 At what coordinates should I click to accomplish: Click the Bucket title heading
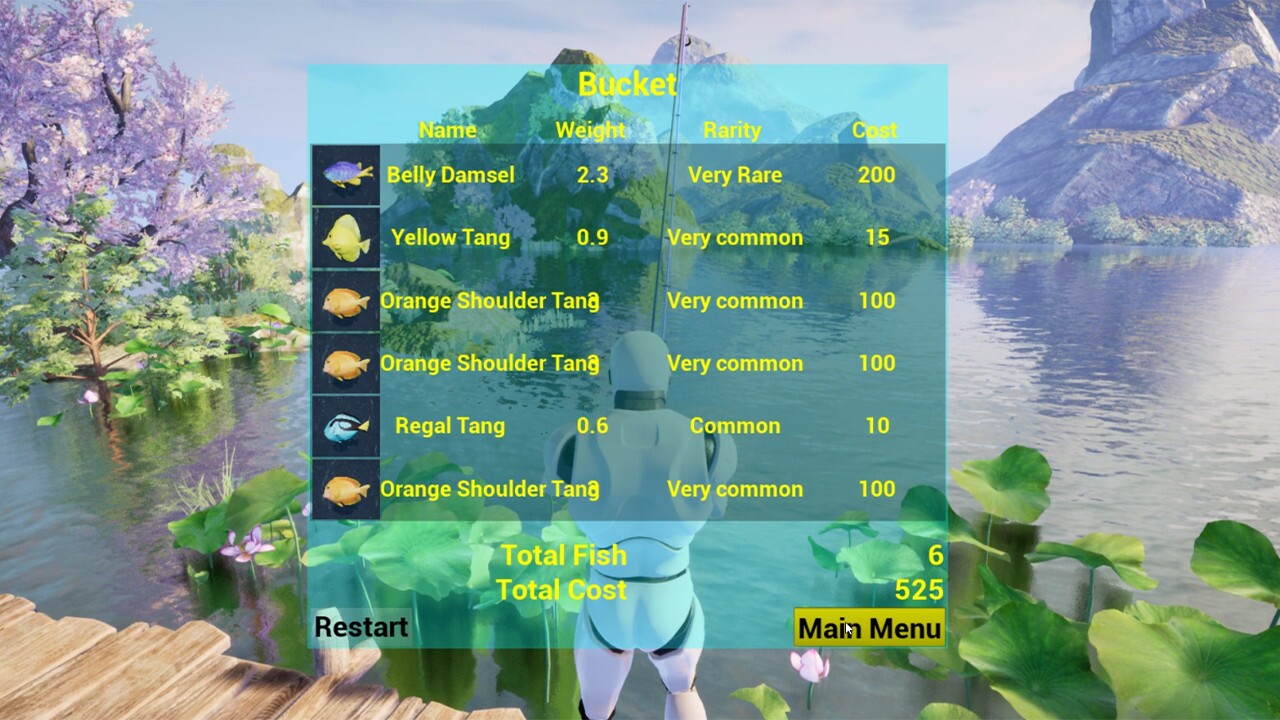(627, 84)
